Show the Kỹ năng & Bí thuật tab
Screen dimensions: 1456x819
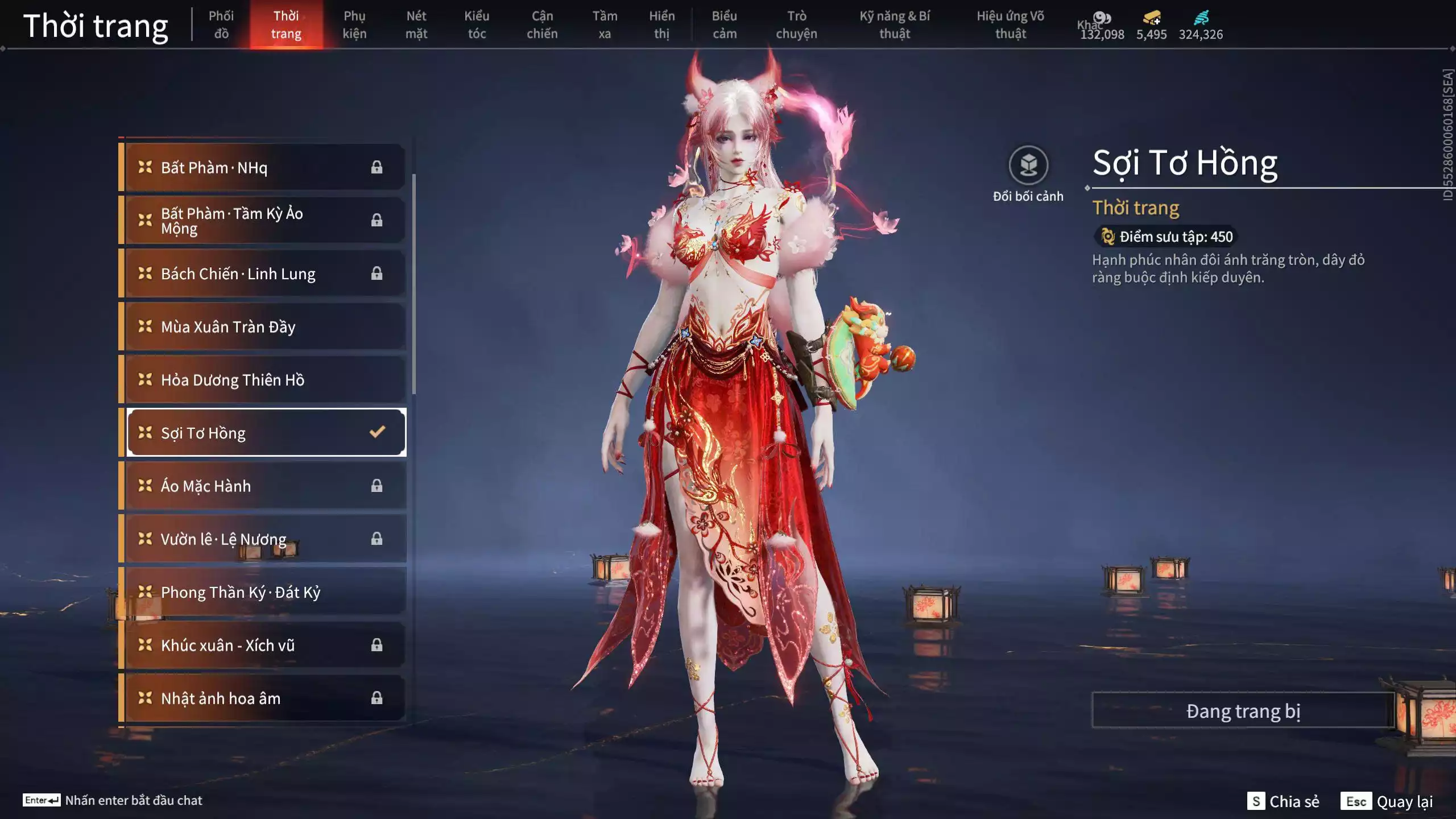895,24
